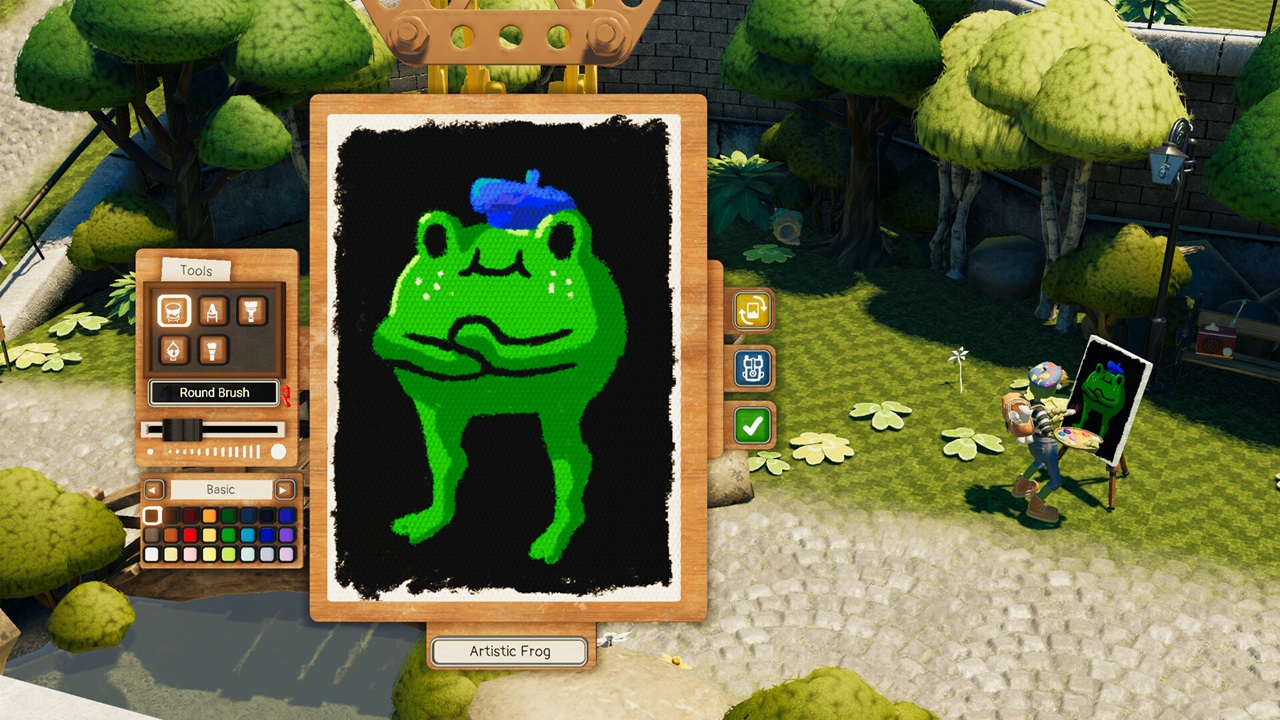Open the Basic palette selector

click(x=219, y=489)
